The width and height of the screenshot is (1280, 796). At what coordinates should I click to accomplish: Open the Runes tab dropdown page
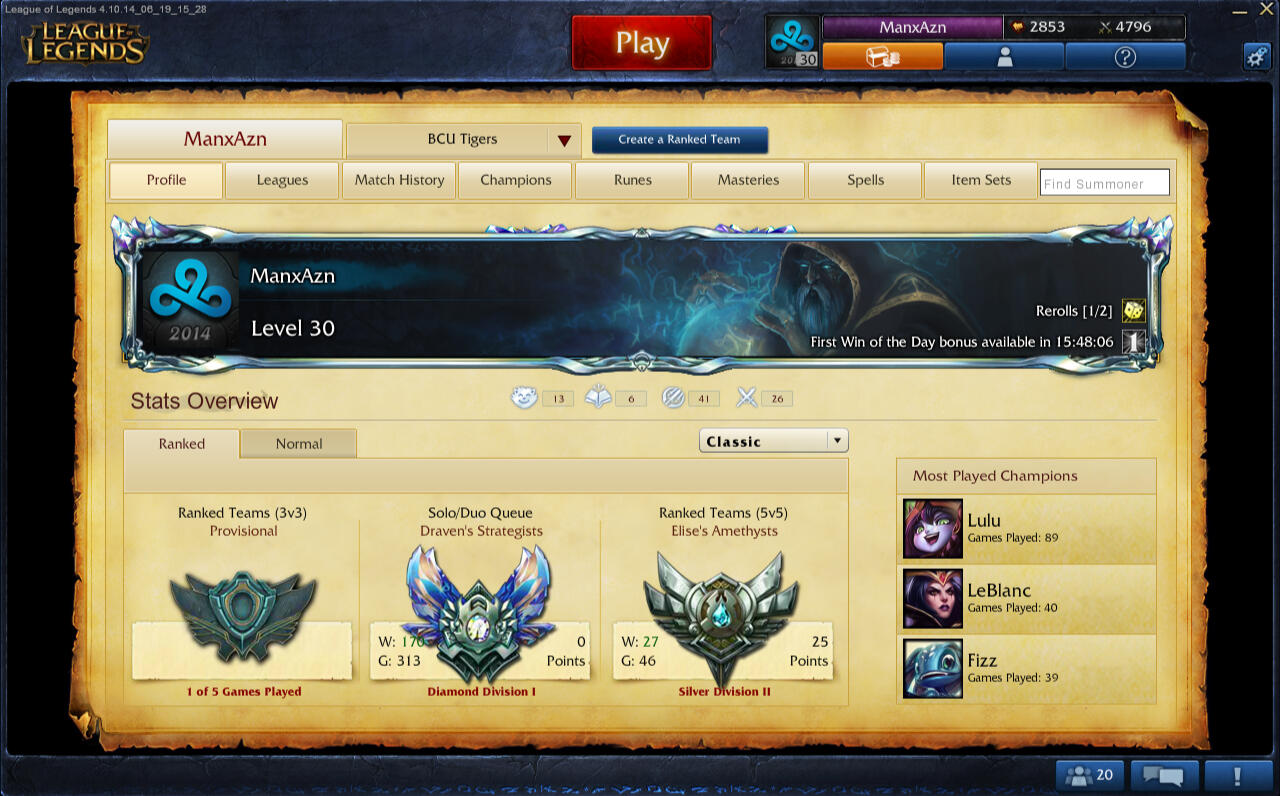click(632, 180)
